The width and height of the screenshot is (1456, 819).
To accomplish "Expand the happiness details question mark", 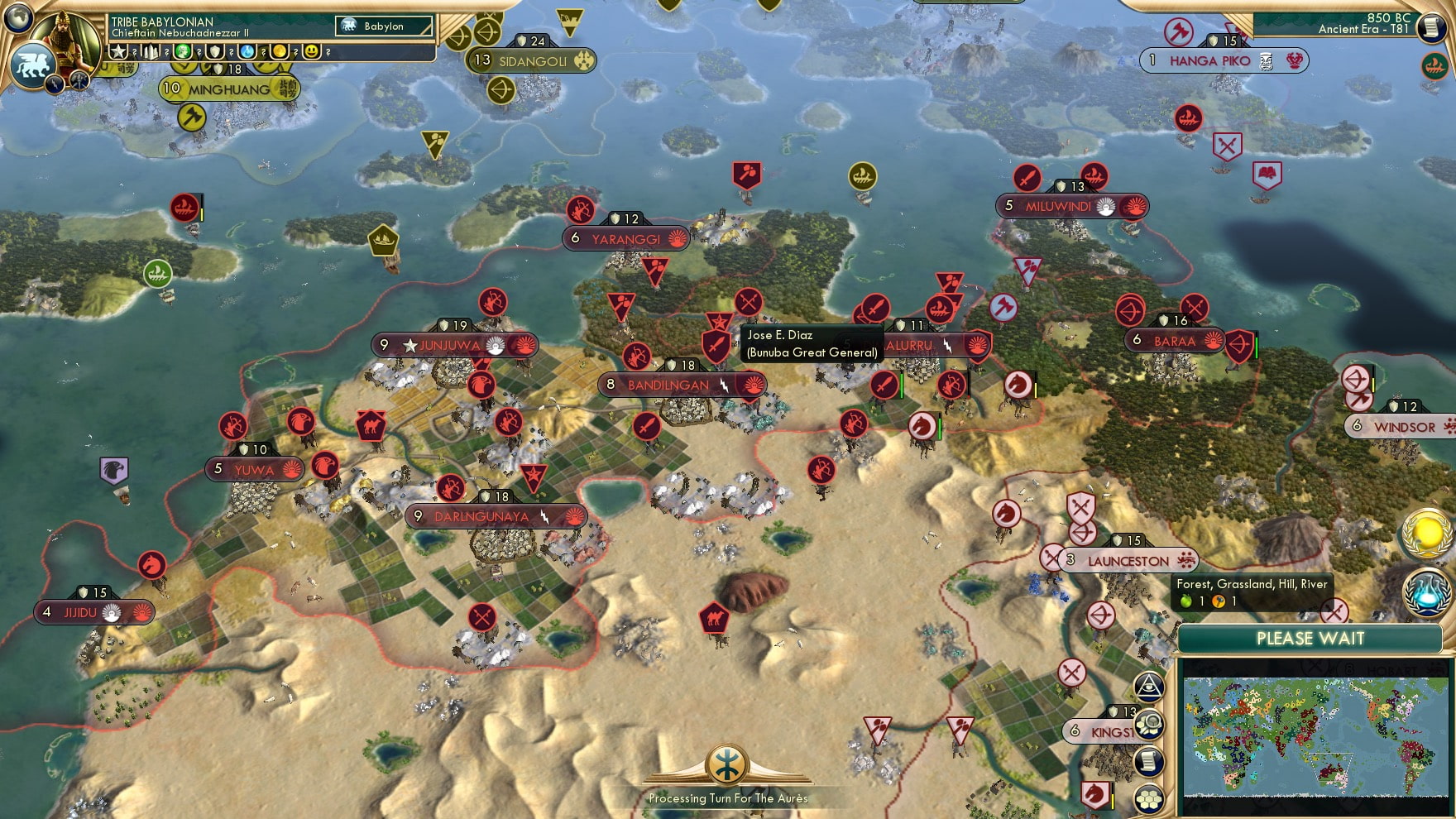I will click(328, 51).
